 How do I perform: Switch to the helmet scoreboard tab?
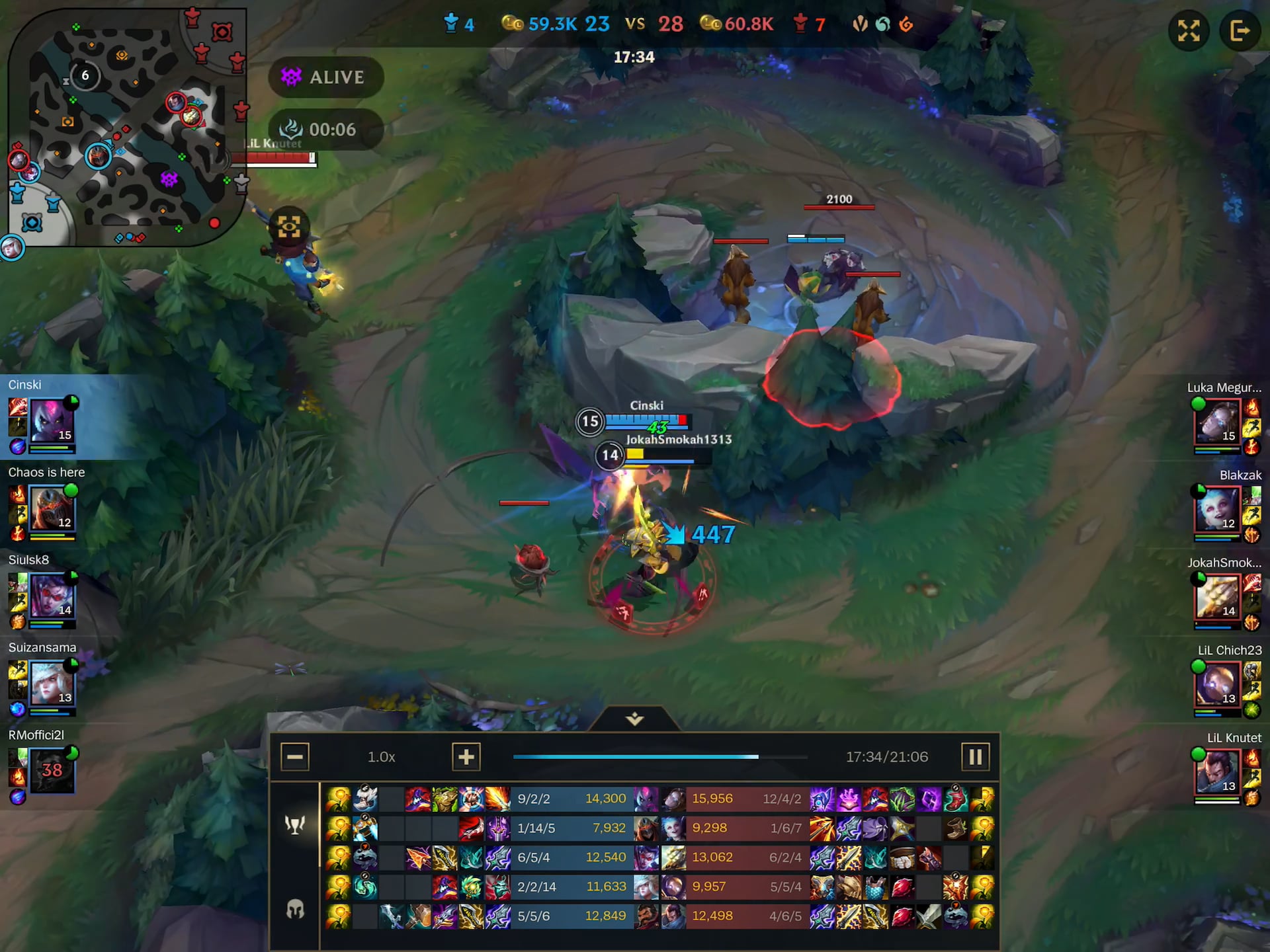tap(295, 910)
